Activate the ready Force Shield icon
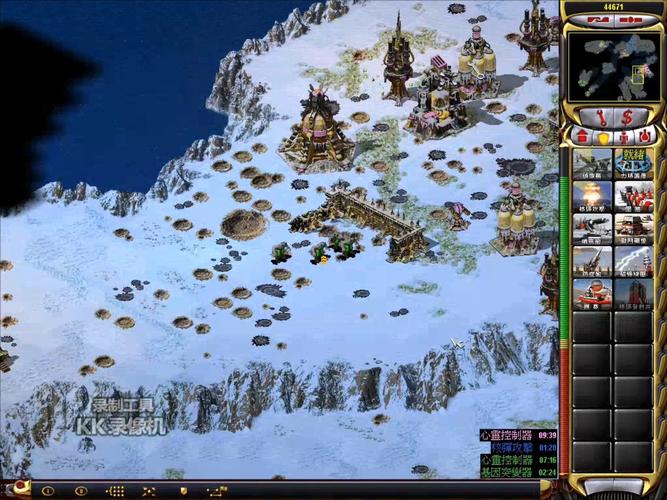Screen dimensions: 667x500 (x=633, y=164)
